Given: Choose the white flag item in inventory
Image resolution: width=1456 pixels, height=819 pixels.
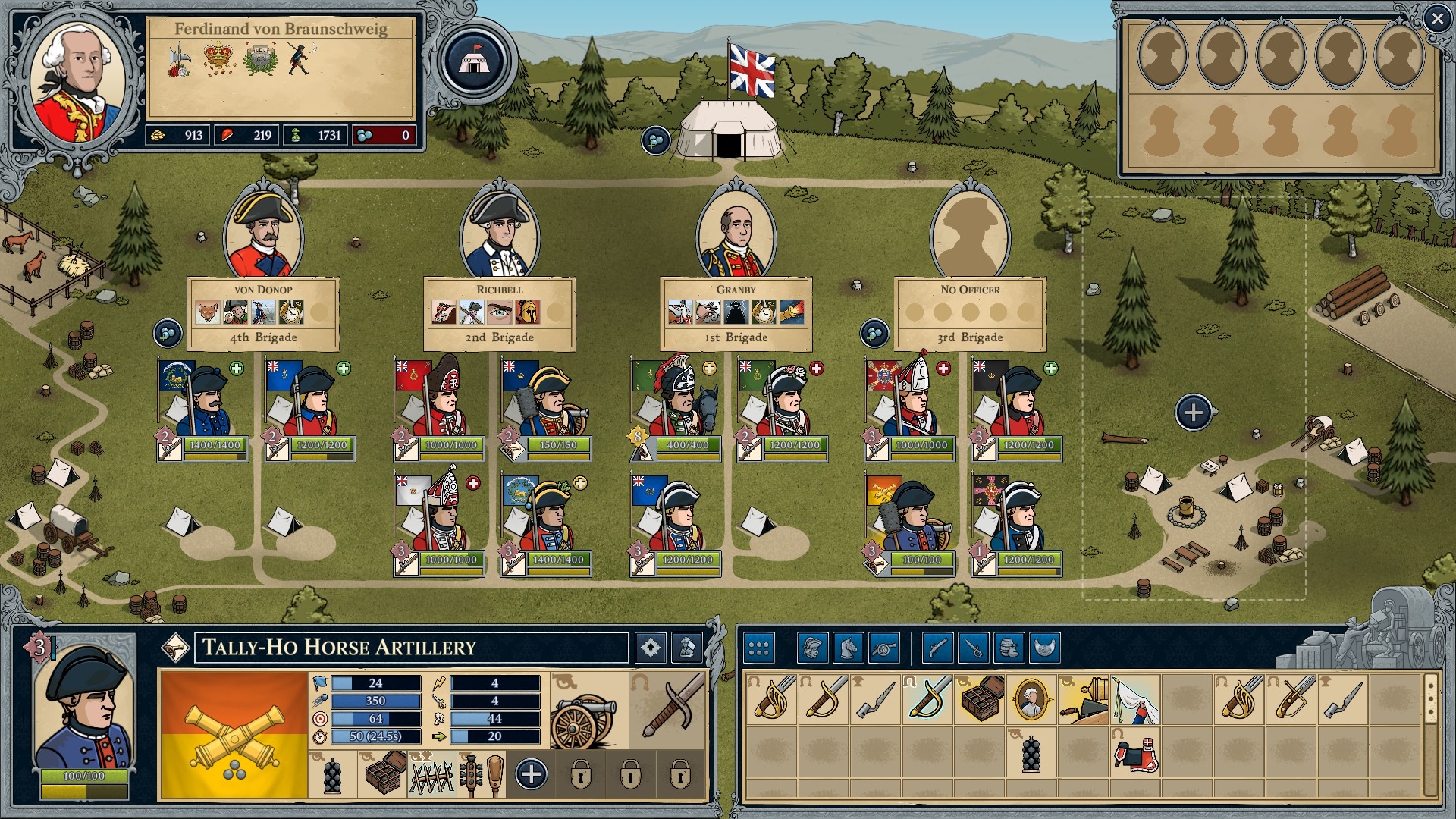Looking at the screenshot, I should point(1135,698).
